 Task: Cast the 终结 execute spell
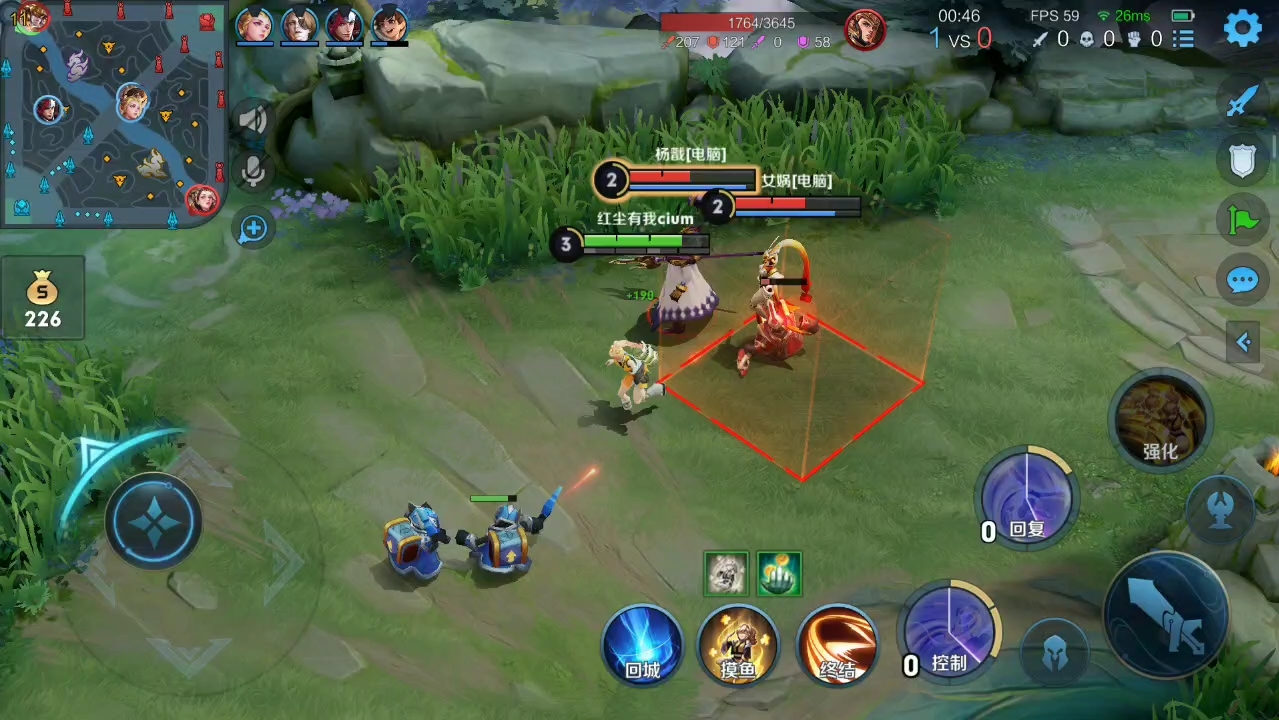click(837, 645)
